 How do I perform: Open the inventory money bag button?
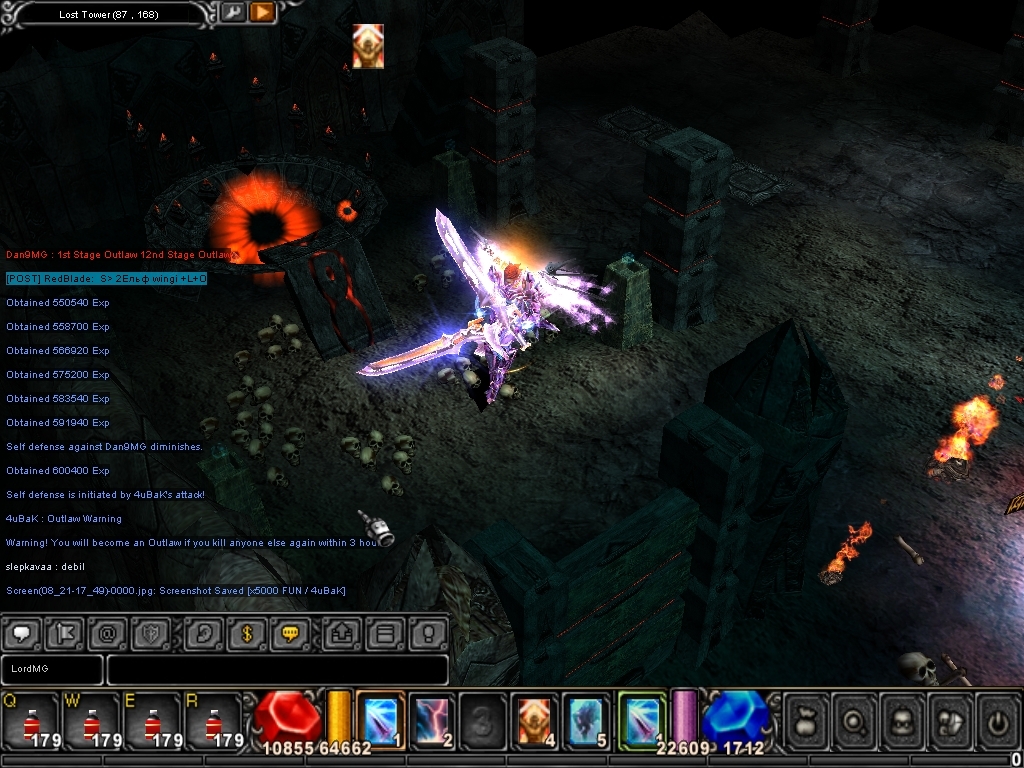click(x=808, y=720)
